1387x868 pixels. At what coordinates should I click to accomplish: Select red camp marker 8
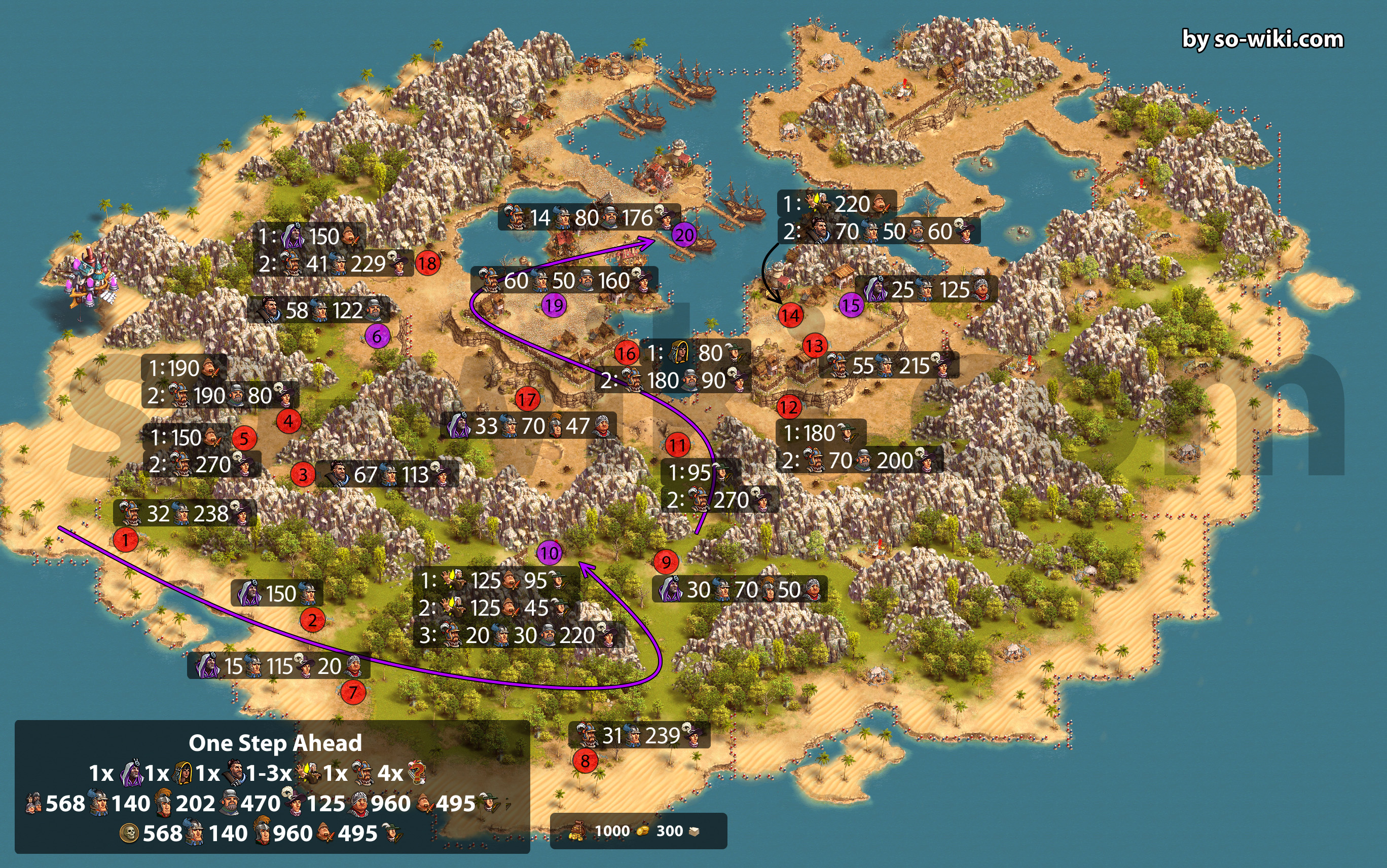coord(585,761)
